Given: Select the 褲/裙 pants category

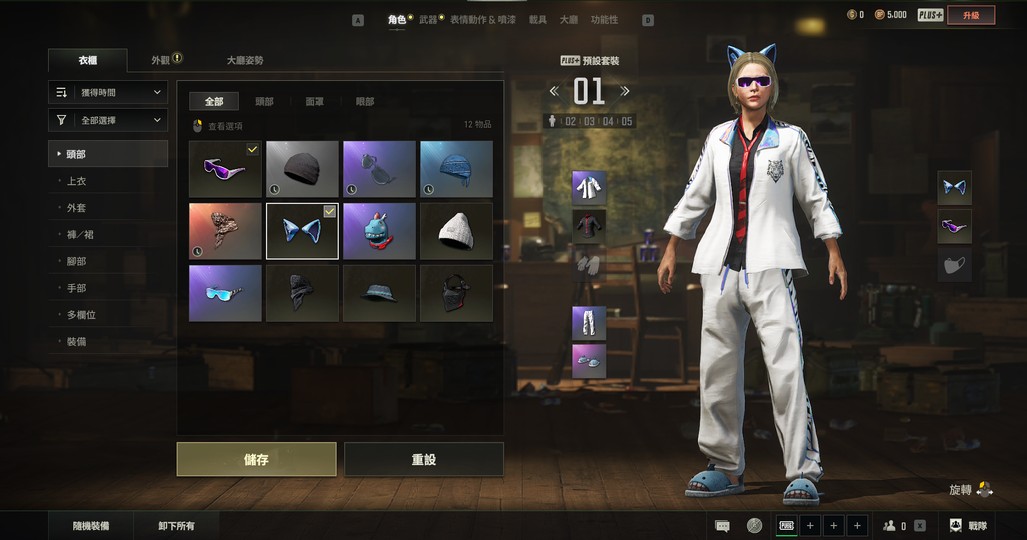Looking at the screenshot, I should [79, 235].
